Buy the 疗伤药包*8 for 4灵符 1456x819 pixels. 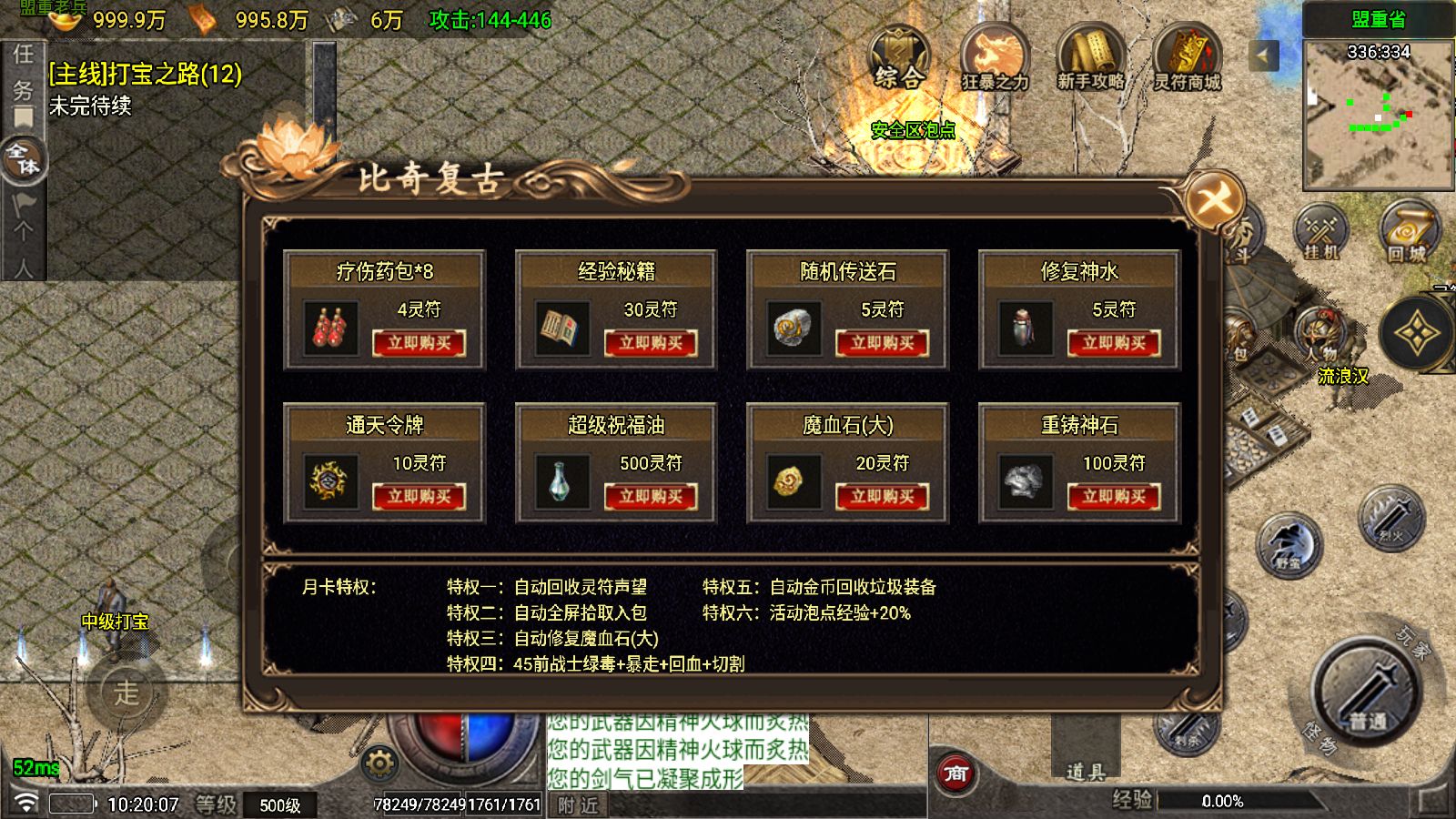pyautogui.click(x=419, y=343)
